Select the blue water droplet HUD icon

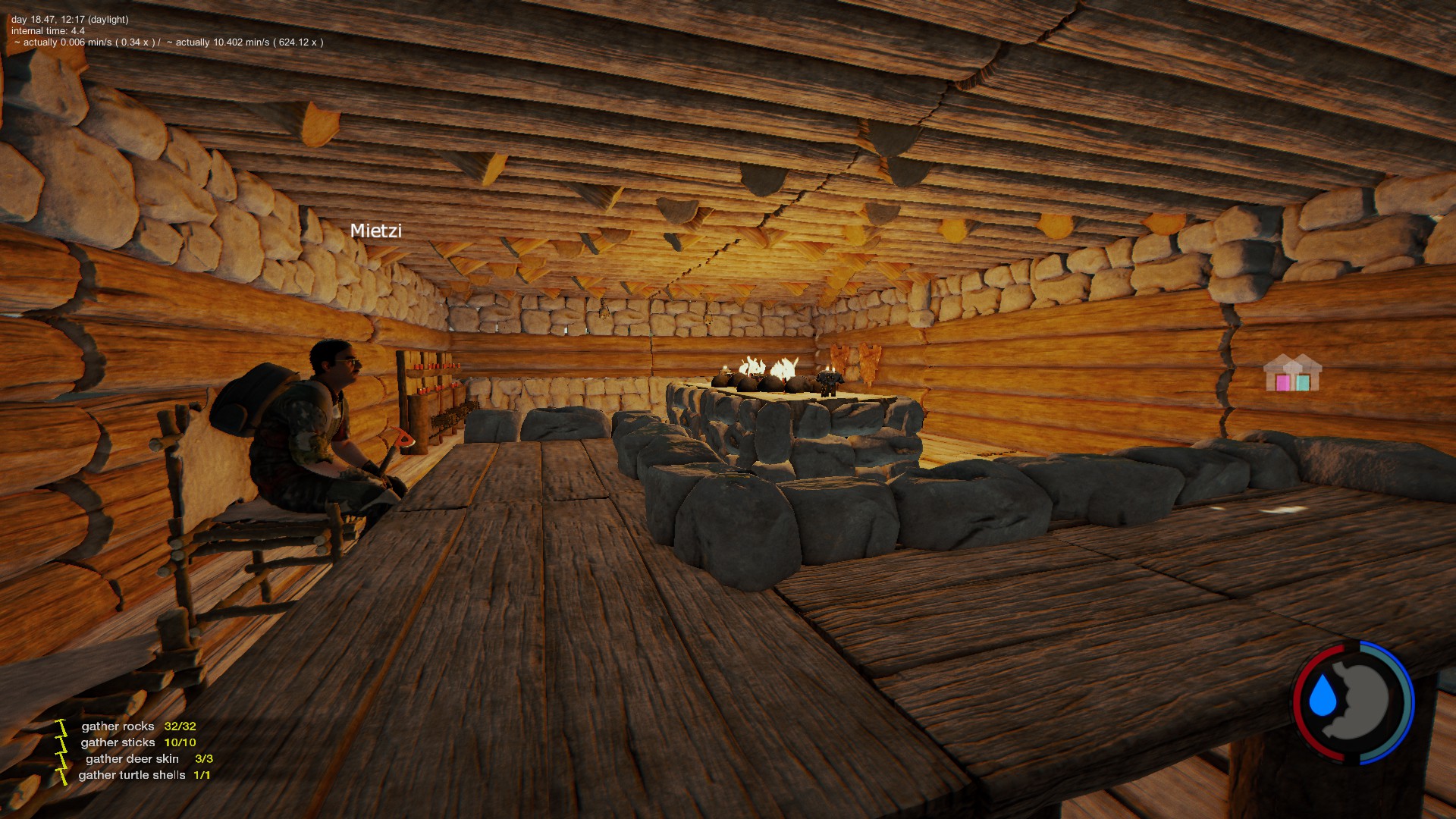(x=1323, y=695)
